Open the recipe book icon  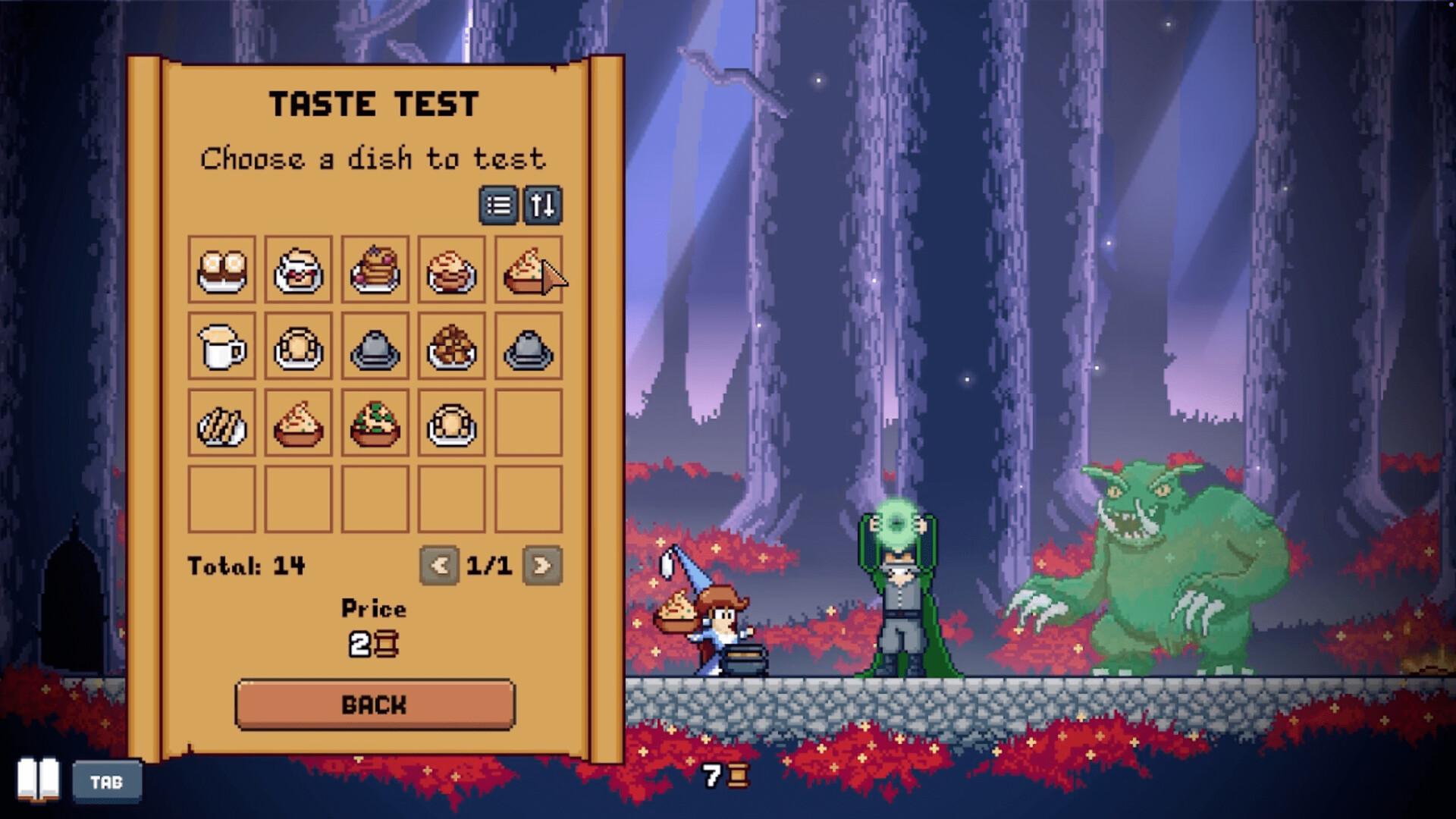[x=38, y=779]
